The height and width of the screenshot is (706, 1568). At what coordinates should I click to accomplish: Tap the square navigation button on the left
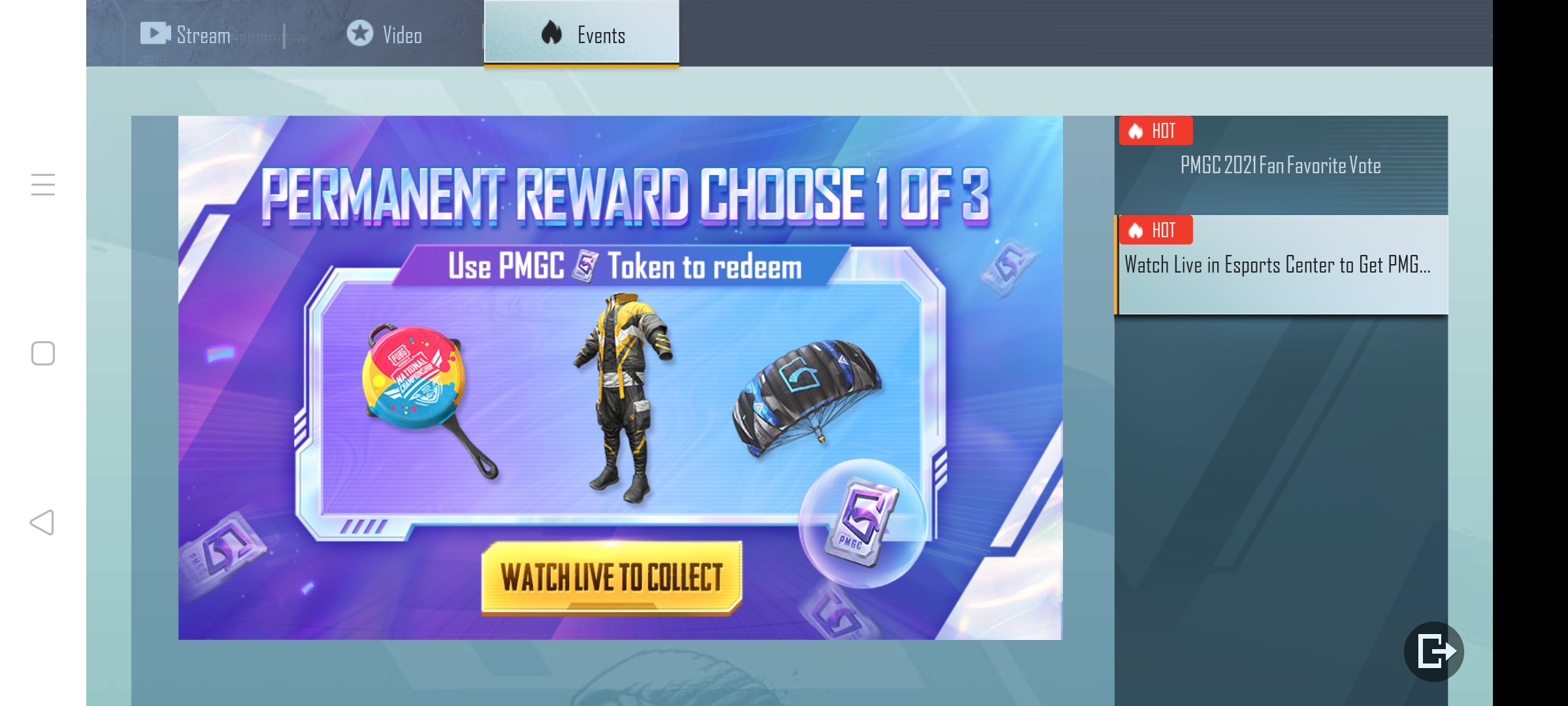42,354
